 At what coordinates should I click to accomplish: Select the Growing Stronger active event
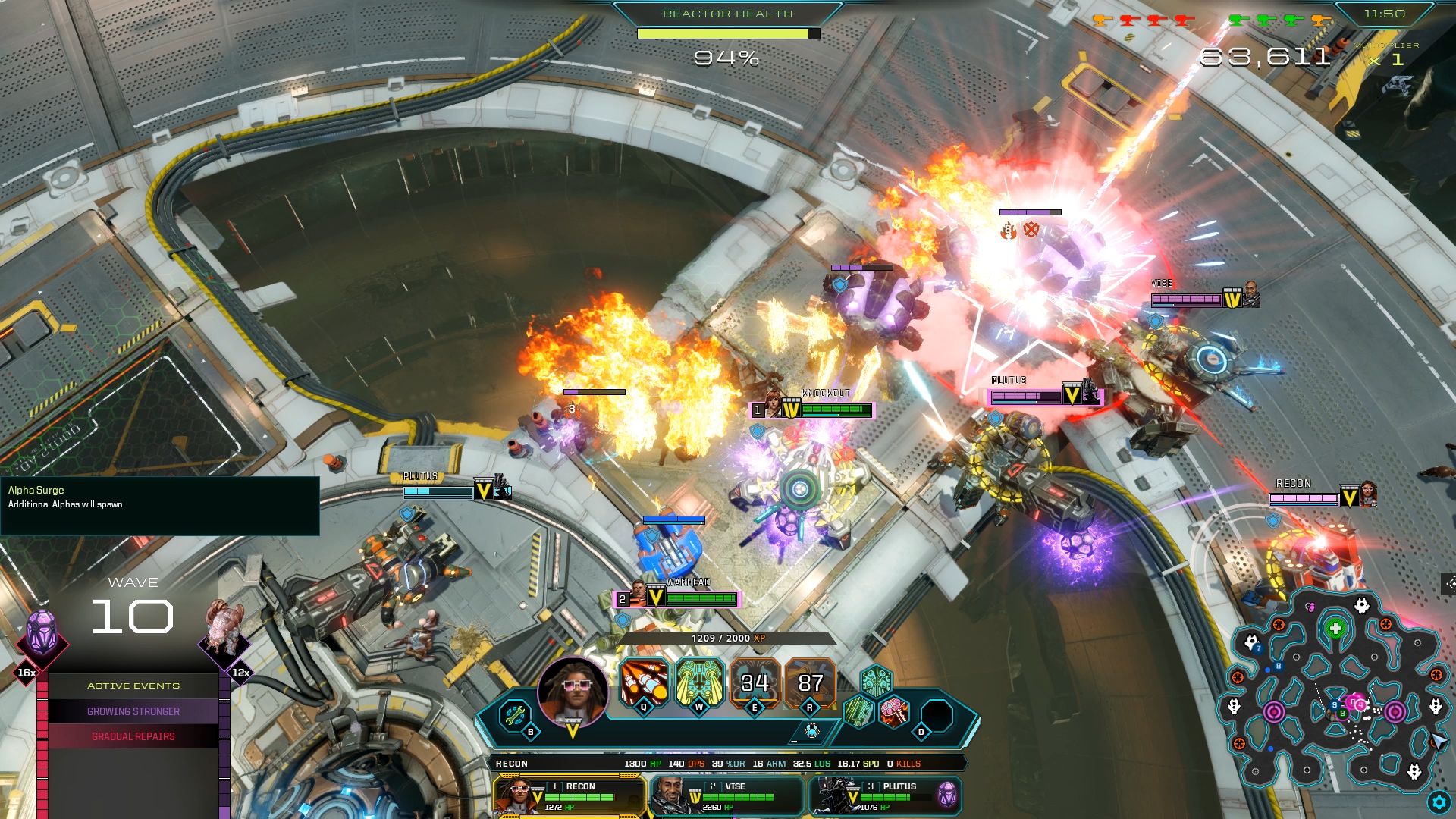[x=133, y=711]
